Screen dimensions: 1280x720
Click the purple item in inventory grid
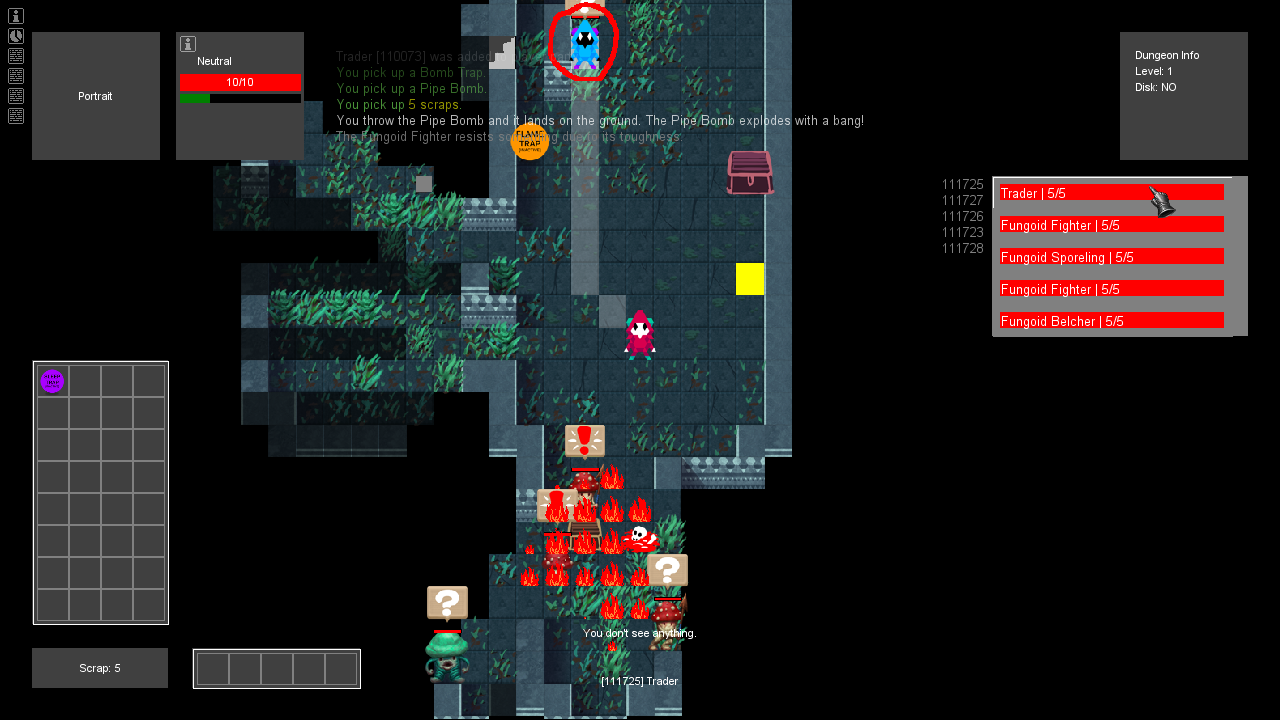tap(52, 381)
